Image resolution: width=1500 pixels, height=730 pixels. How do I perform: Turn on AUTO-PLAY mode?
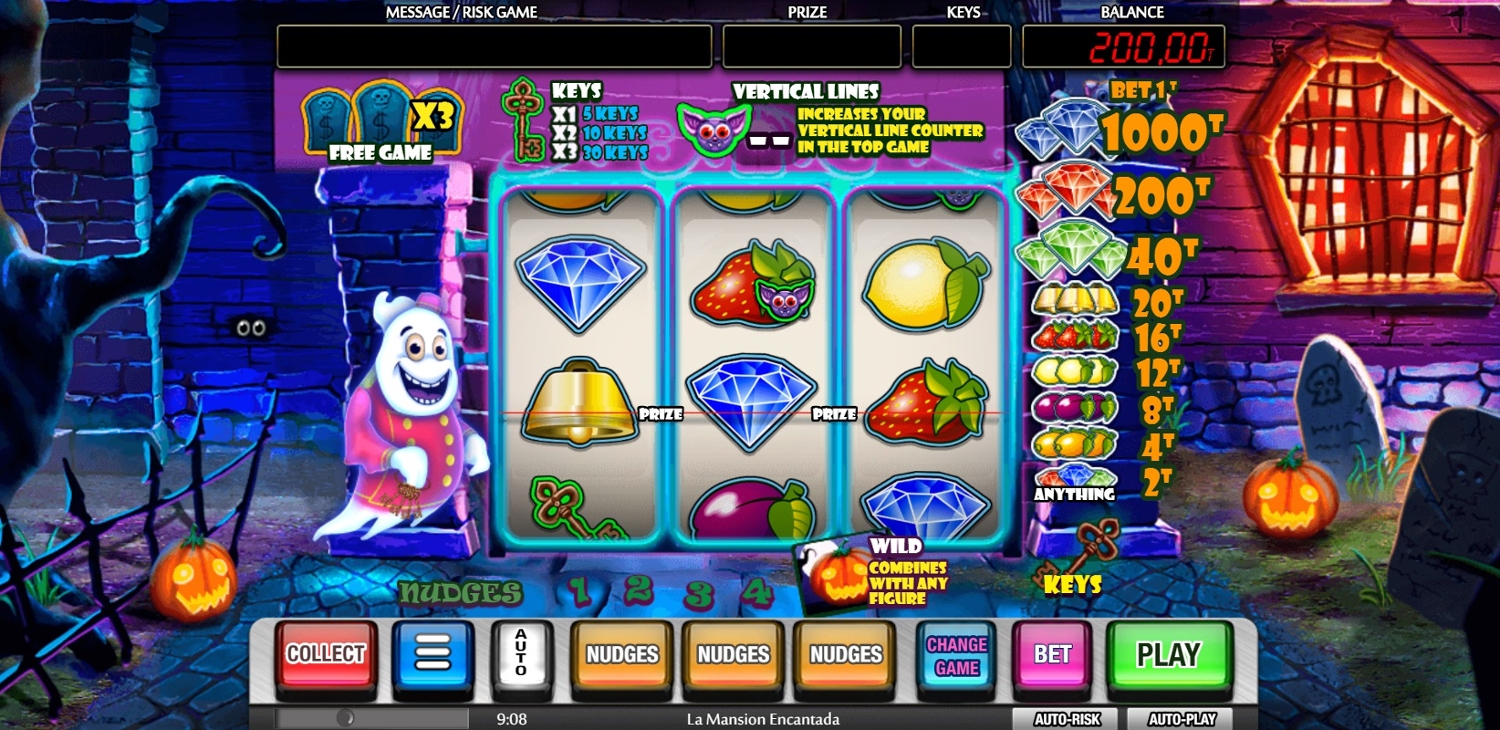pyautogui.click(x=1180, y=719)
